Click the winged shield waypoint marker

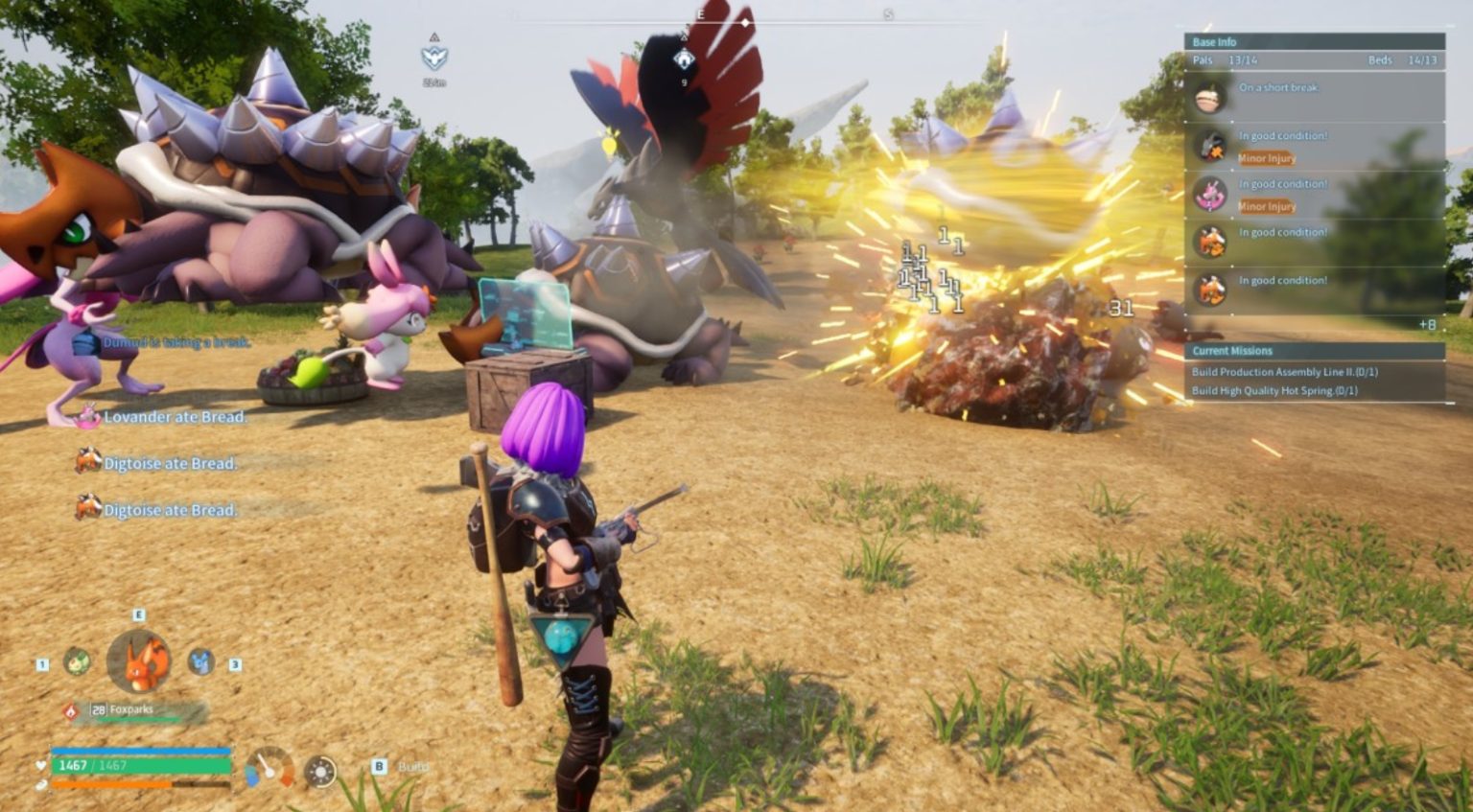434,58
